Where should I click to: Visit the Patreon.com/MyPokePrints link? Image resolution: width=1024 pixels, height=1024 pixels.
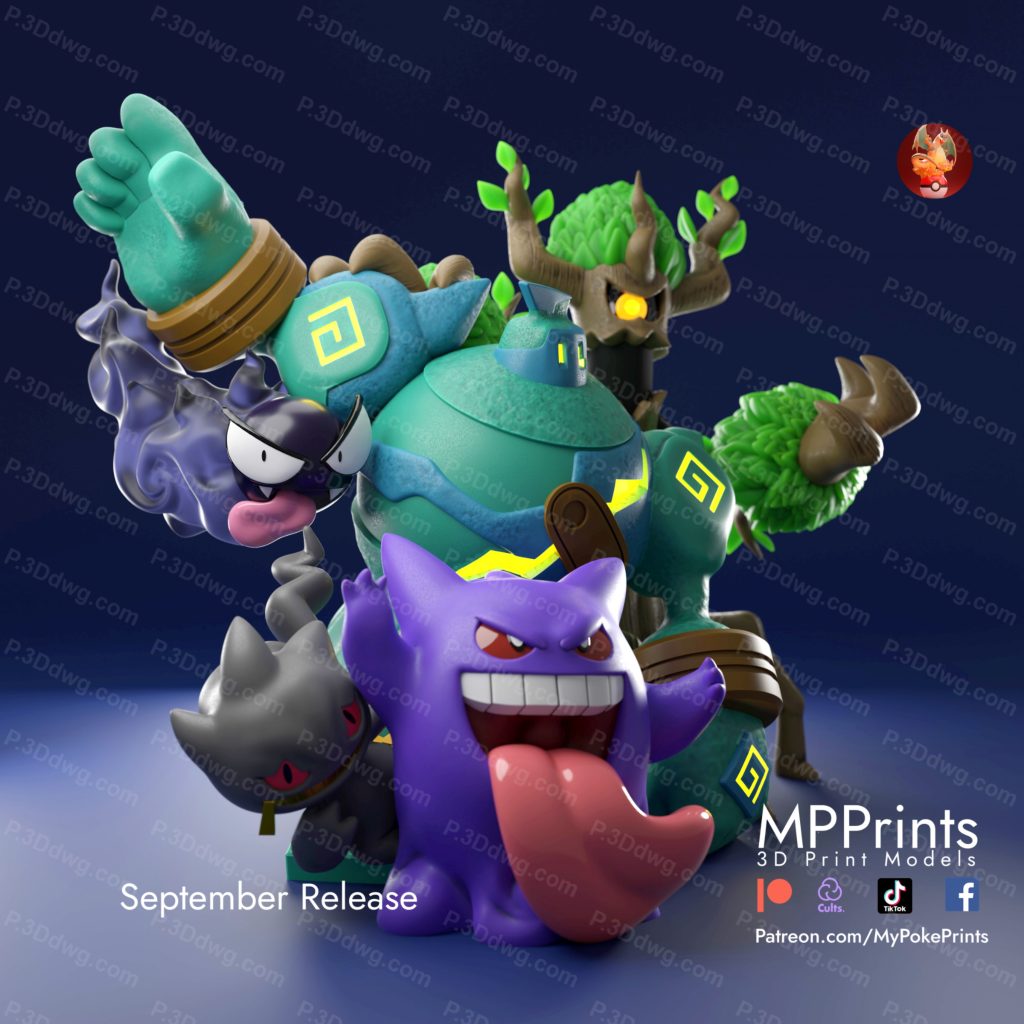point(871,936)
